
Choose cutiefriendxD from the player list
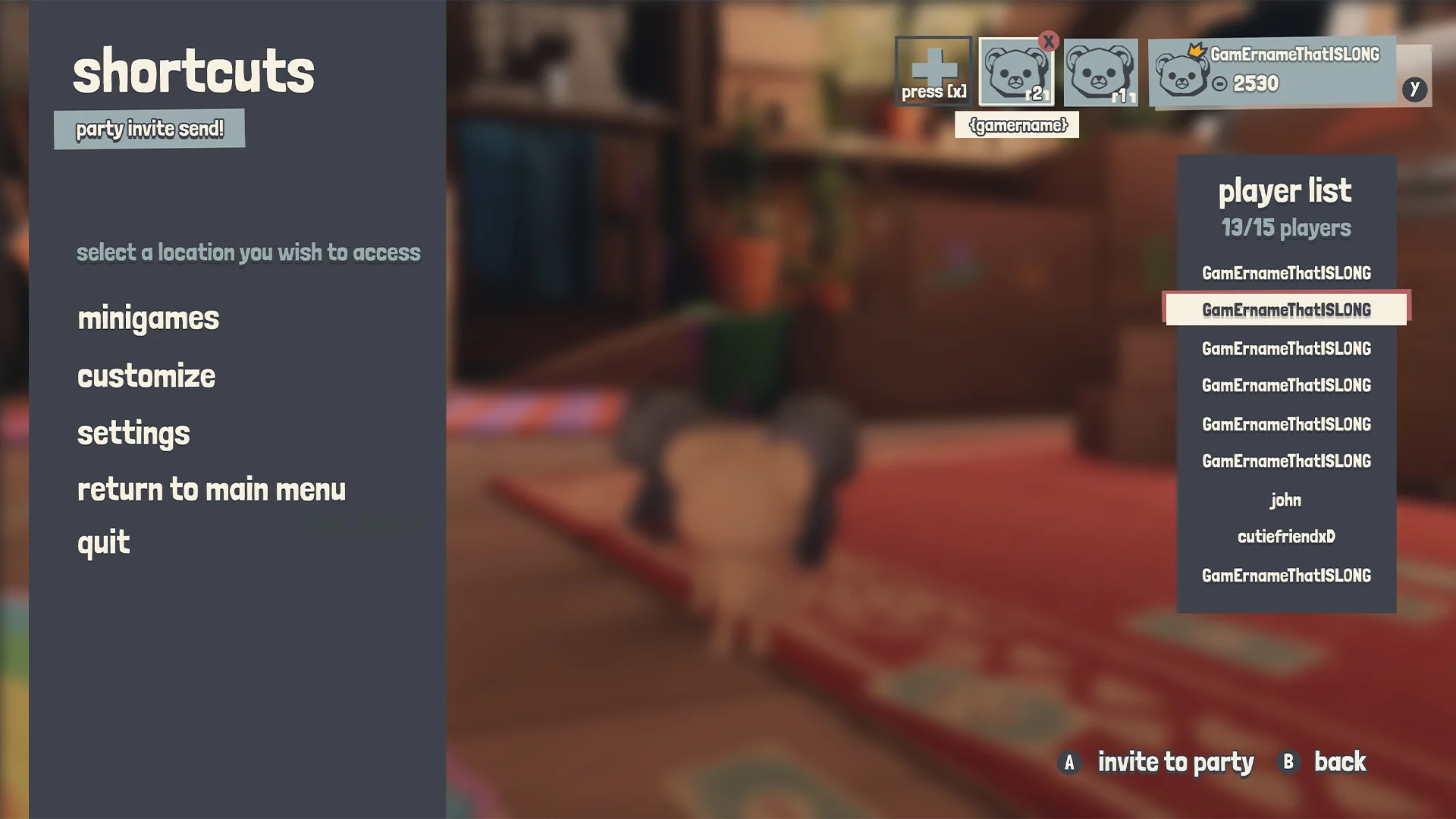[x=1286, y=537]
